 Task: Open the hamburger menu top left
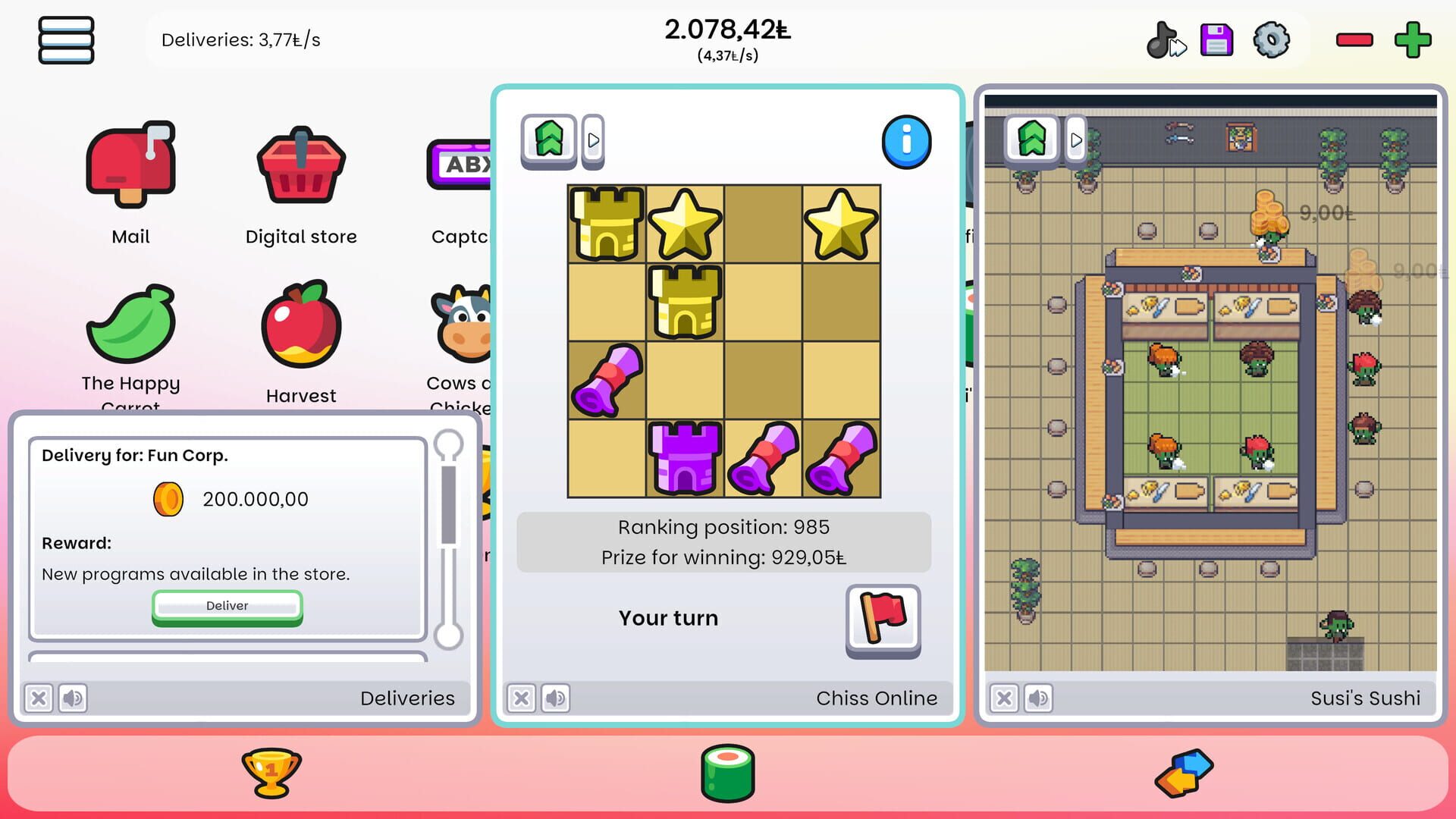pyautogui.click(x=66, y=40)
